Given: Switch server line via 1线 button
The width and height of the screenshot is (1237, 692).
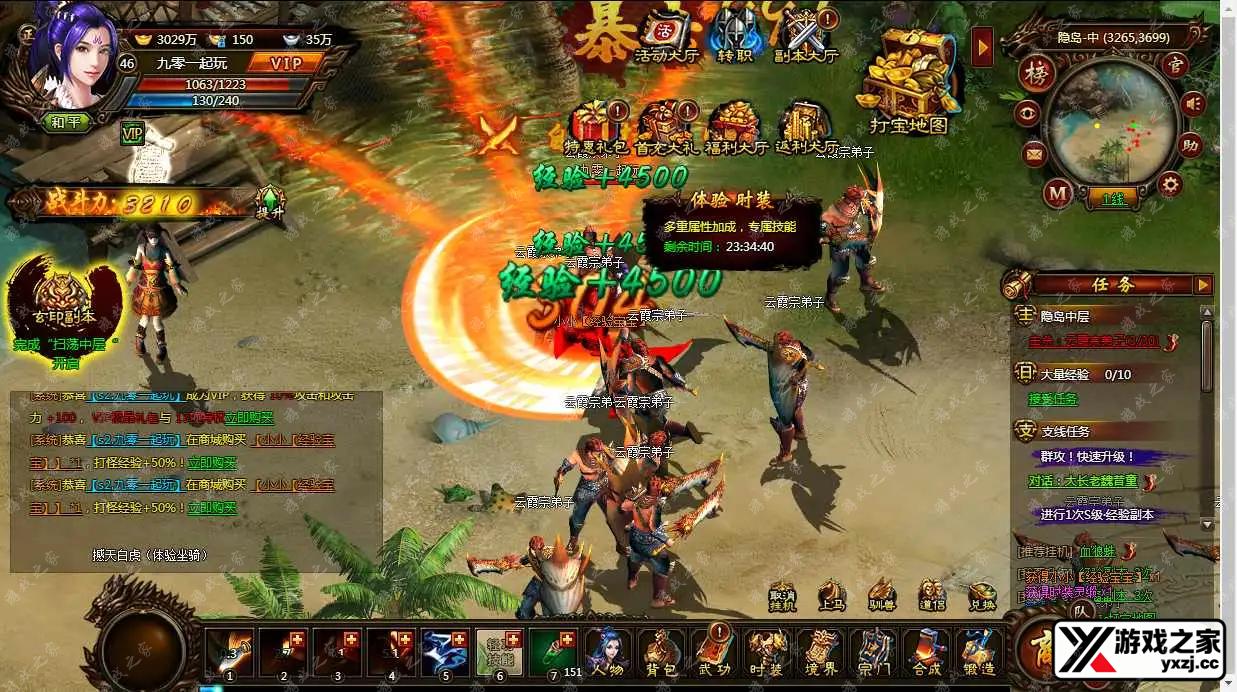Looking at the screenshot, I should (1113, 199).
